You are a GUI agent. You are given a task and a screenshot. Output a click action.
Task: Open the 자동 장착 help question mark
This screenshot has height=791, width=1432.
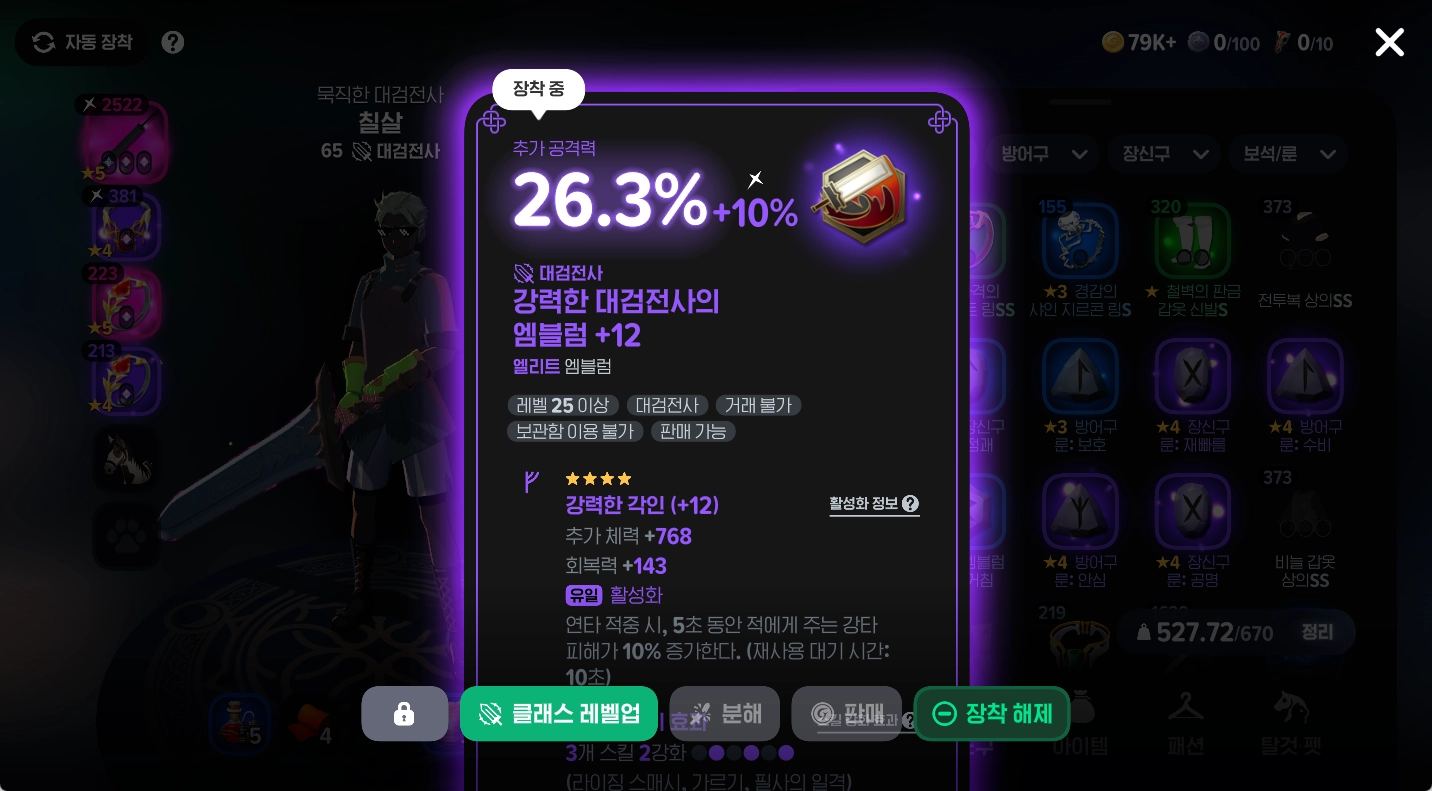click(x=172, y=42)
